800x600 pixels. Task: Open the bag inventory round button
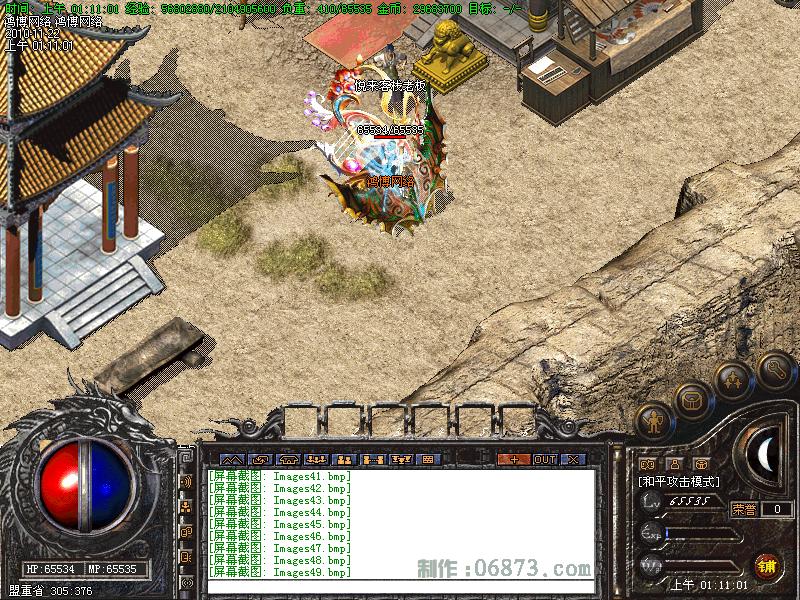coord(691,400)
